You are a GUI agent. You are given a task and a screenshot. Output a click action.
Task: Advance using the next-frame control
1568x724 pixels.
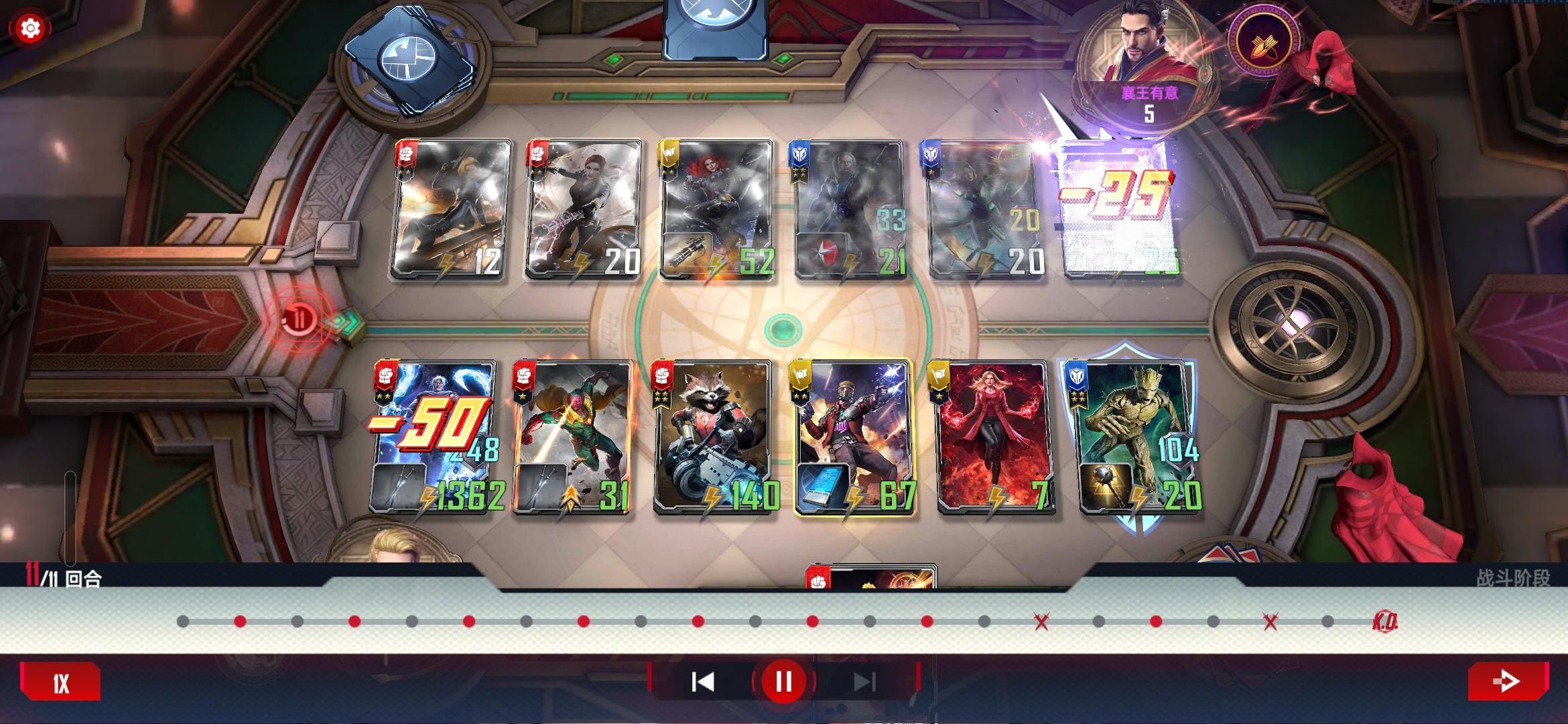[x=864, y=680]
